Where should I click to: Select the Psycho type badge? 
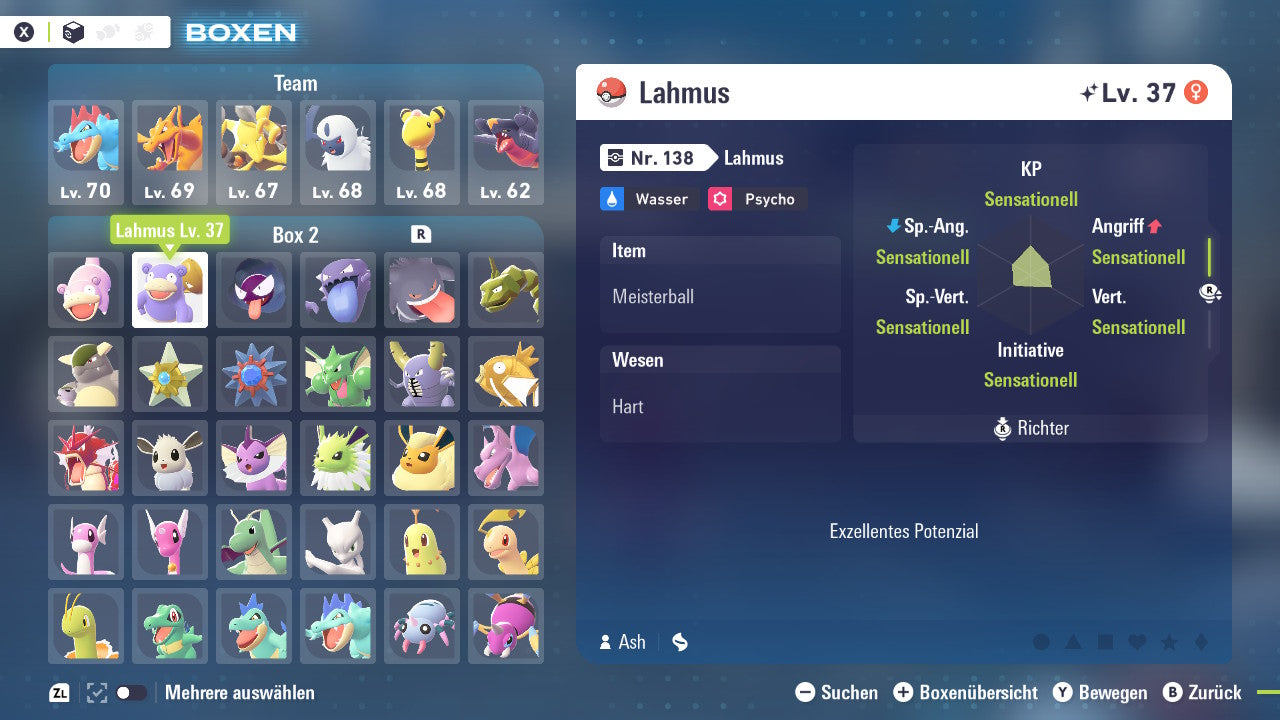[757, 199]
